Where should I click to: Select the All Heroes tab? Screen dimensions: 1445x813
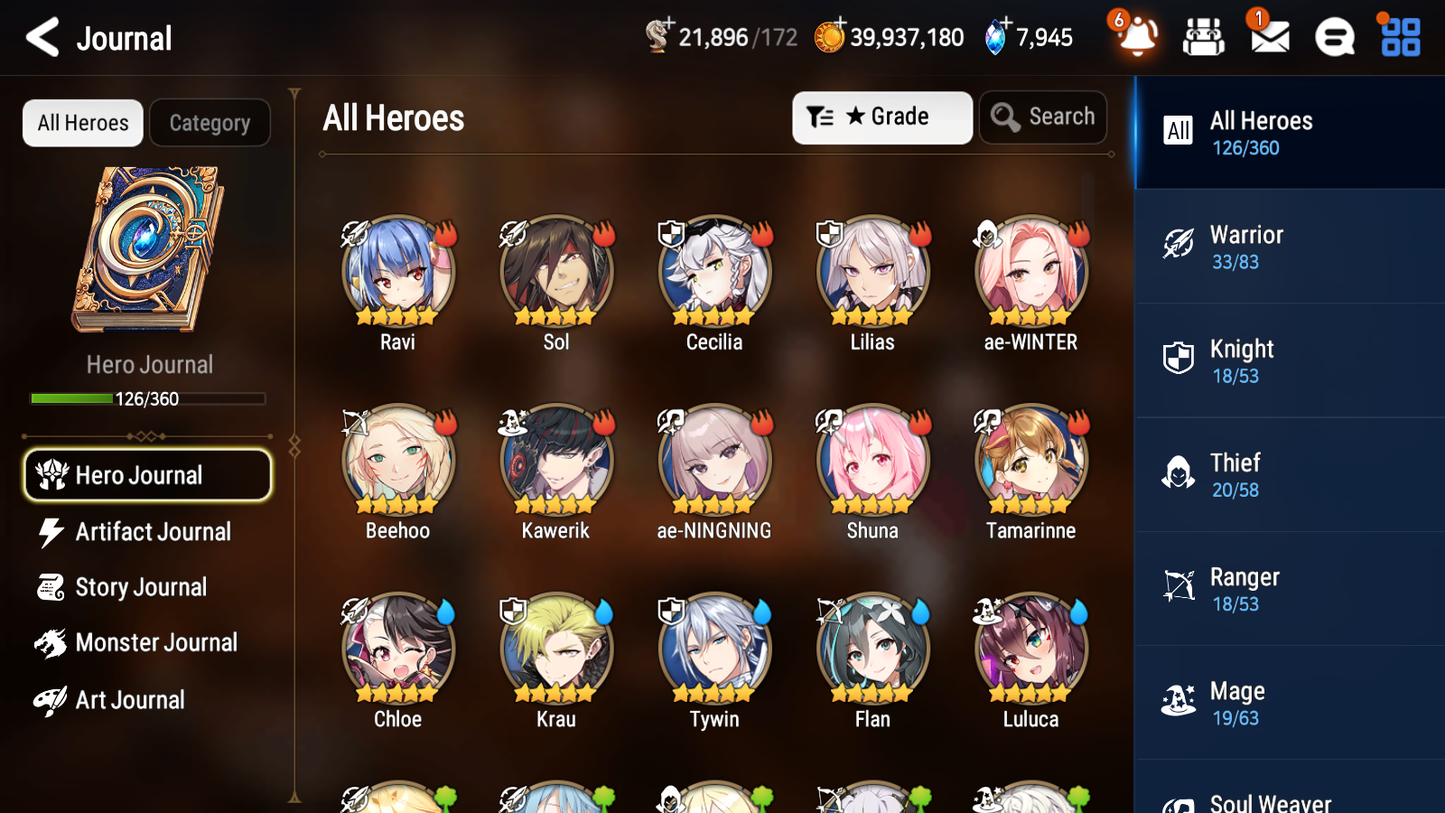tap(82, 122)
